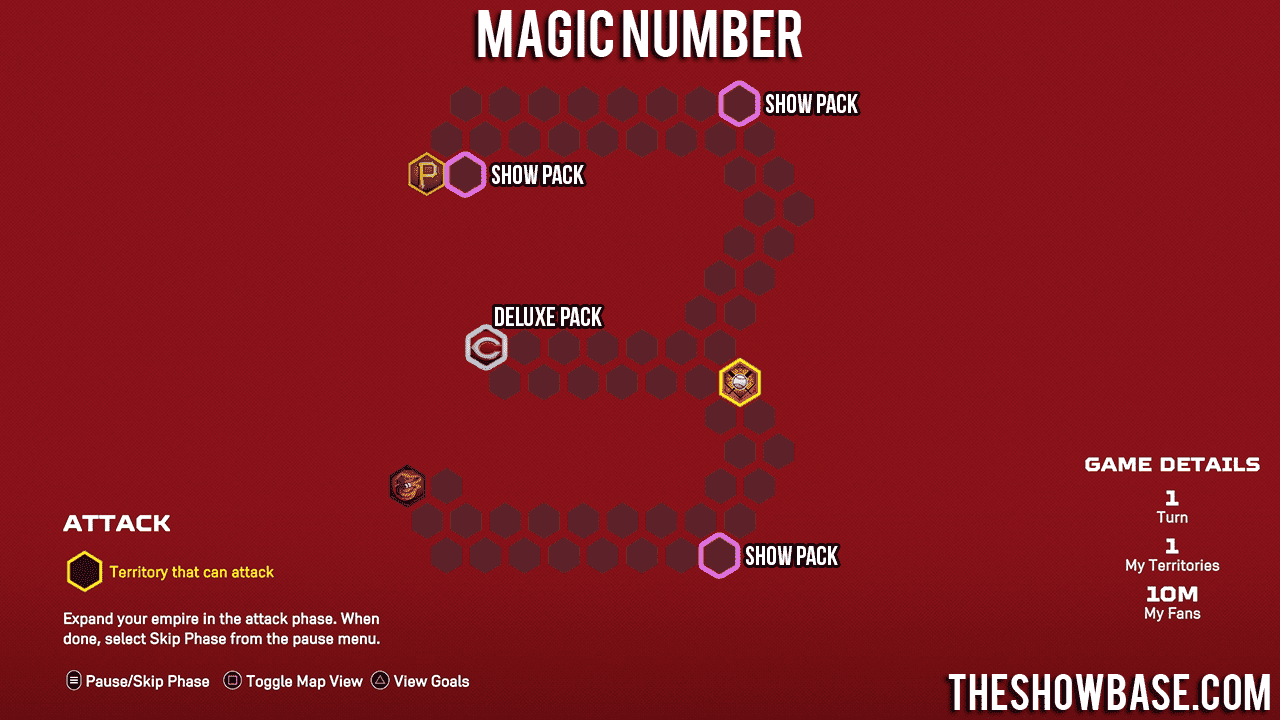
Task: Click the triangle View Goals icon
Action: (379, 680)
